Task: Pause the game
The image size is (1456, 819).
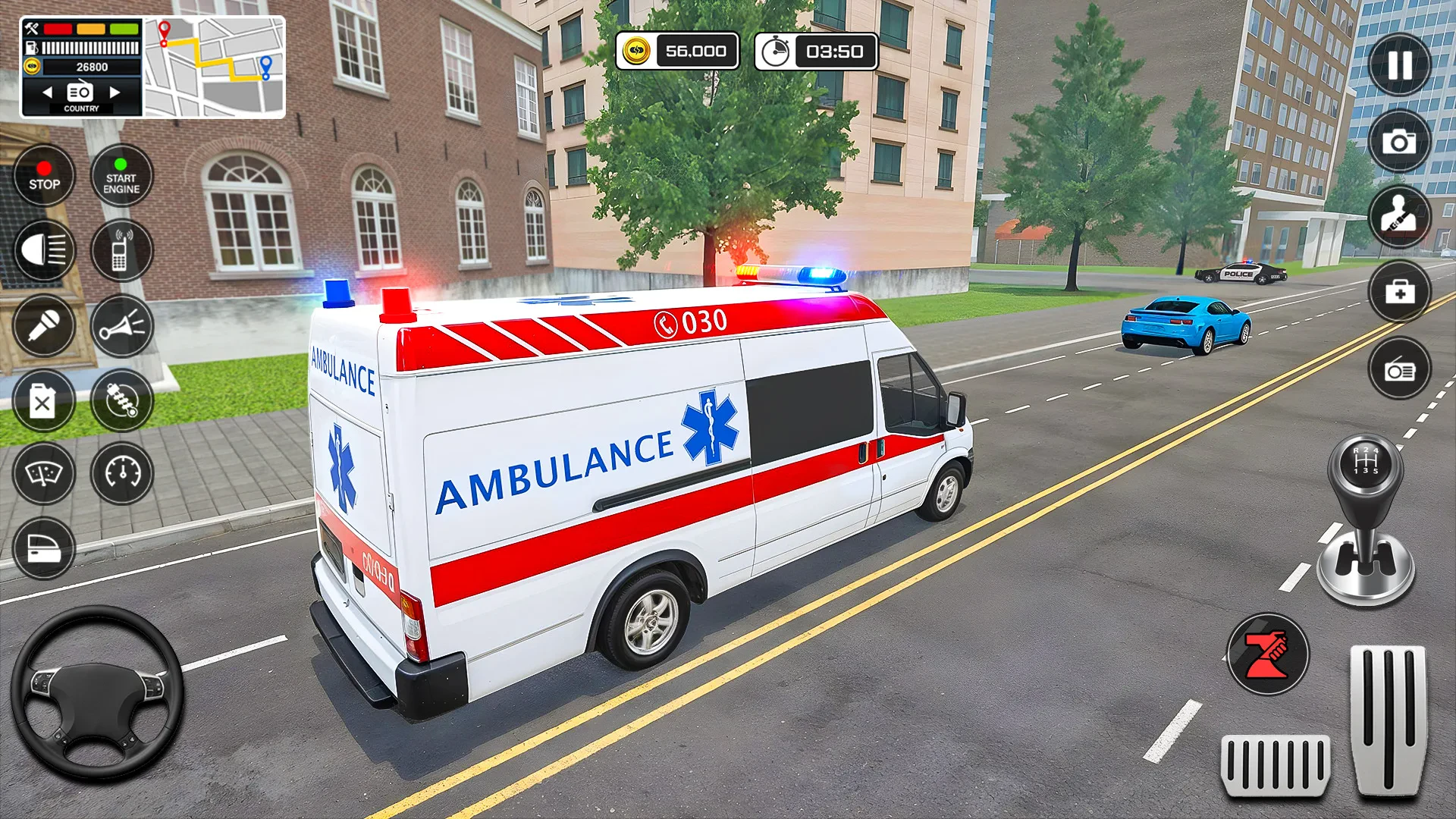Action: pyautogui.click(x=1399, y=65)
